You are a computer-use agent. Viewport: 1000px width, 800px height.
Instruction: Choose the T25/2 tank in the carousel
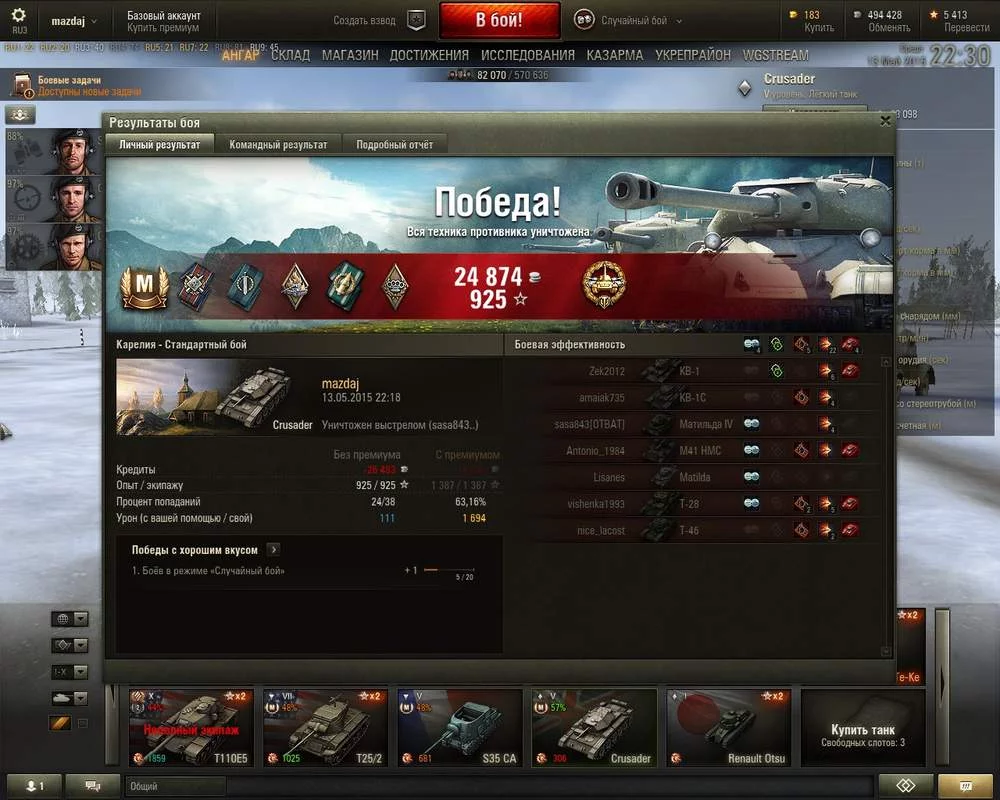pos(324,728)
